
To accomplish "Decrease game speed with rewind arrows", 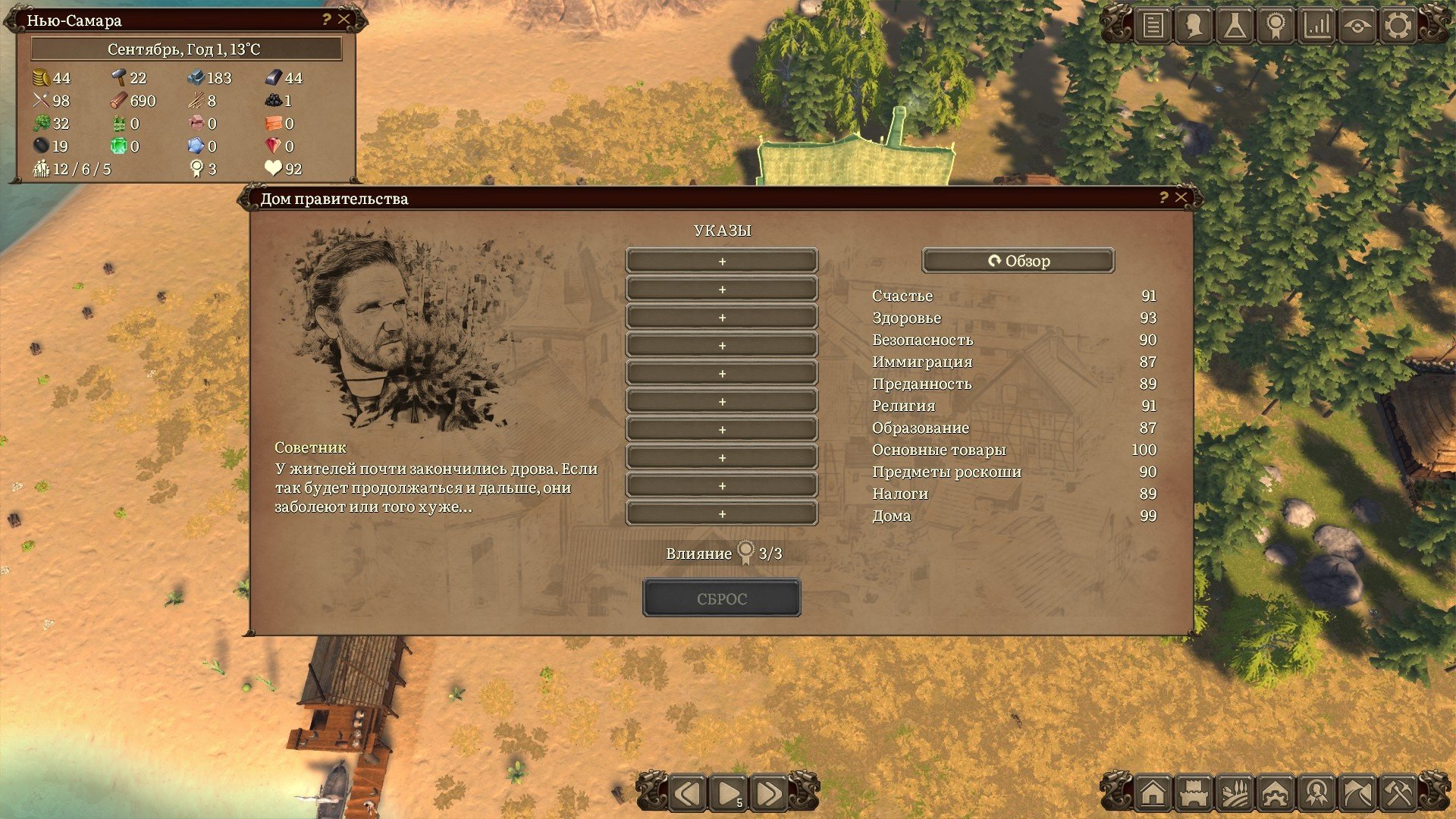I will click(688, 794).
